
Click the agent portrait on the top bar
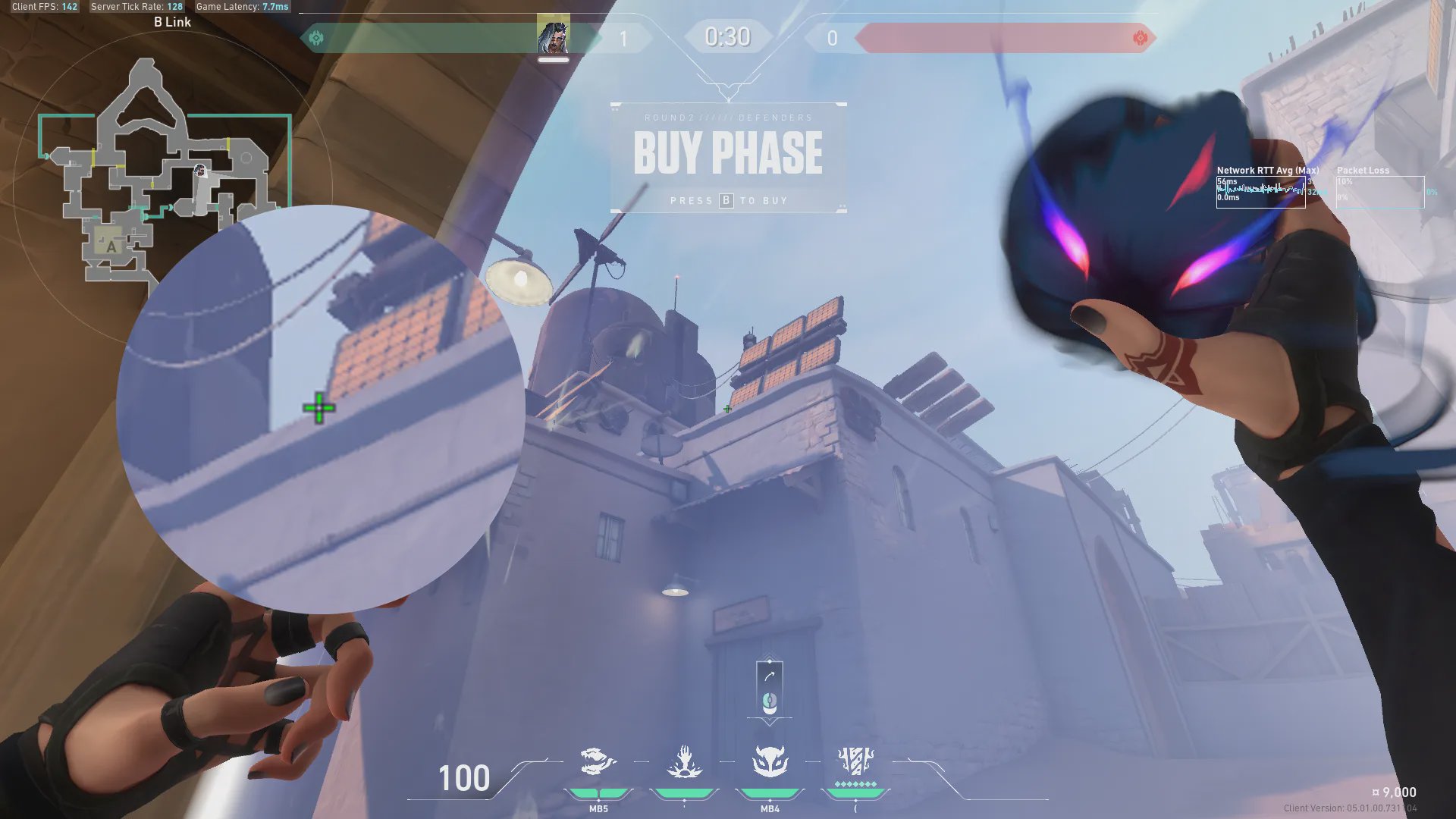553,36
